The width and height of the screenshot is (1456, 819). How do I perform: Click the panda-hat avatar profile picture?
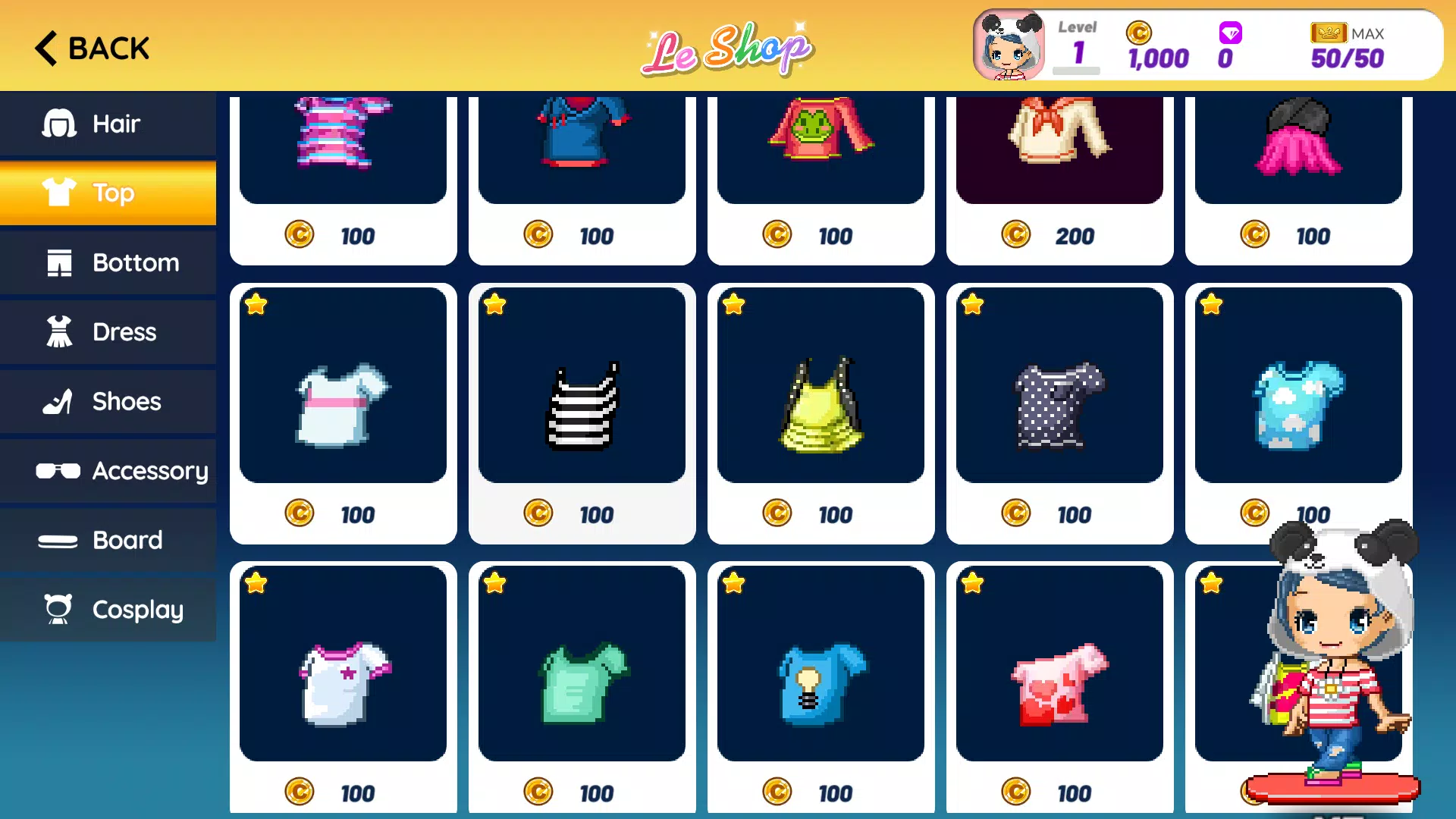[1009, 45]
